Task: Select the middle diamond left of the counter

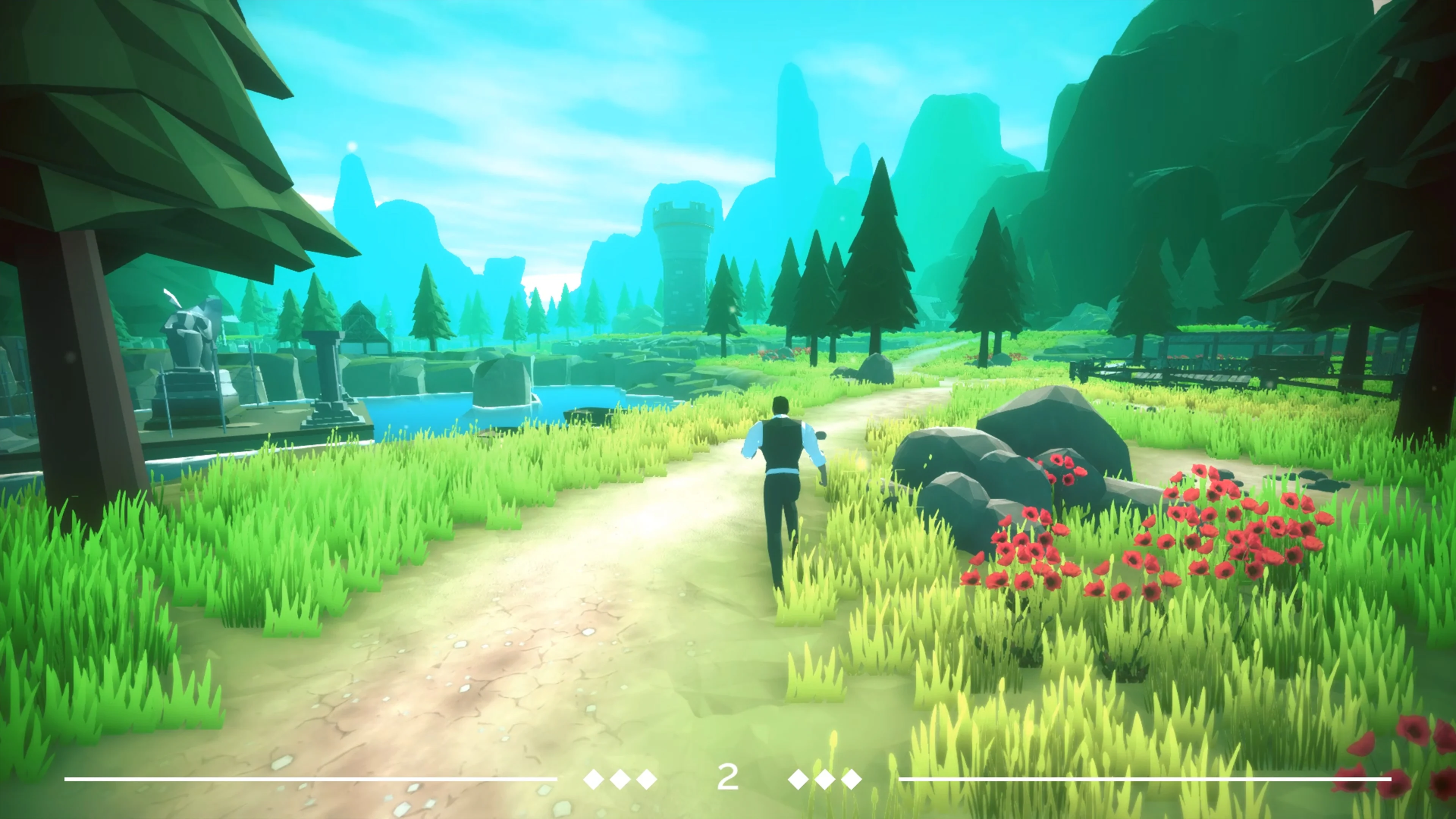Action: (621, 780)
